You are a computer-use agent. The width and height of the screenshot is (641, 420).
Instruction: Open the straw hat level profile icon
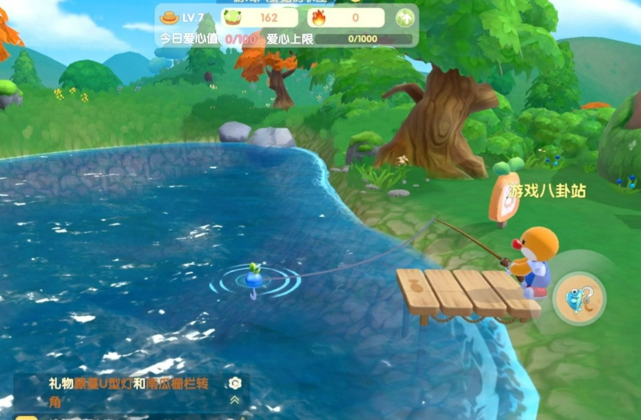(x=168, y=17)
